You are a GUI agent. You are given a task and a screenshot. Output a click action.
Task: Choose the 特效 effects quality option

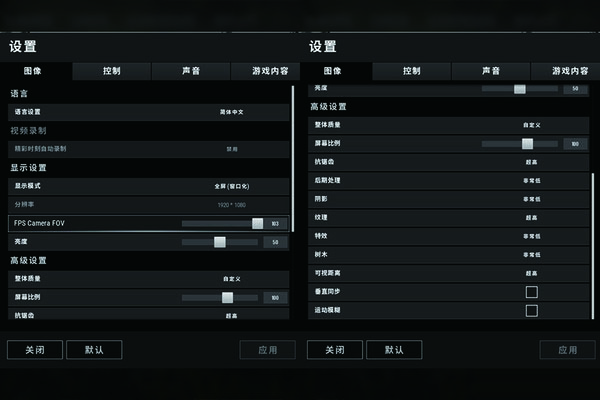tap(531, 236)
